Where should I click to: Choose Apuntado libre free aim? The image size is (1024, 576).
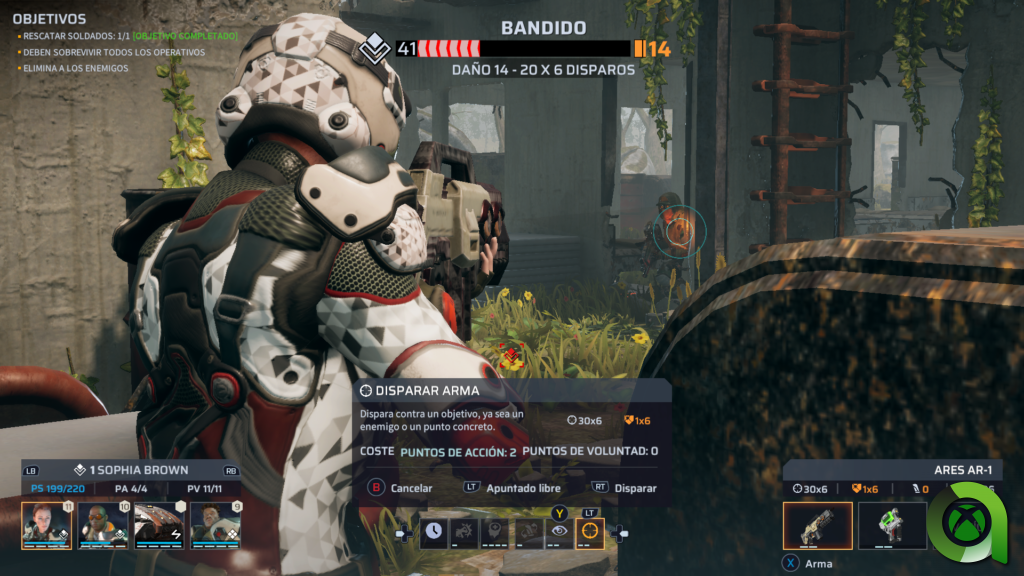coord(522,488)
